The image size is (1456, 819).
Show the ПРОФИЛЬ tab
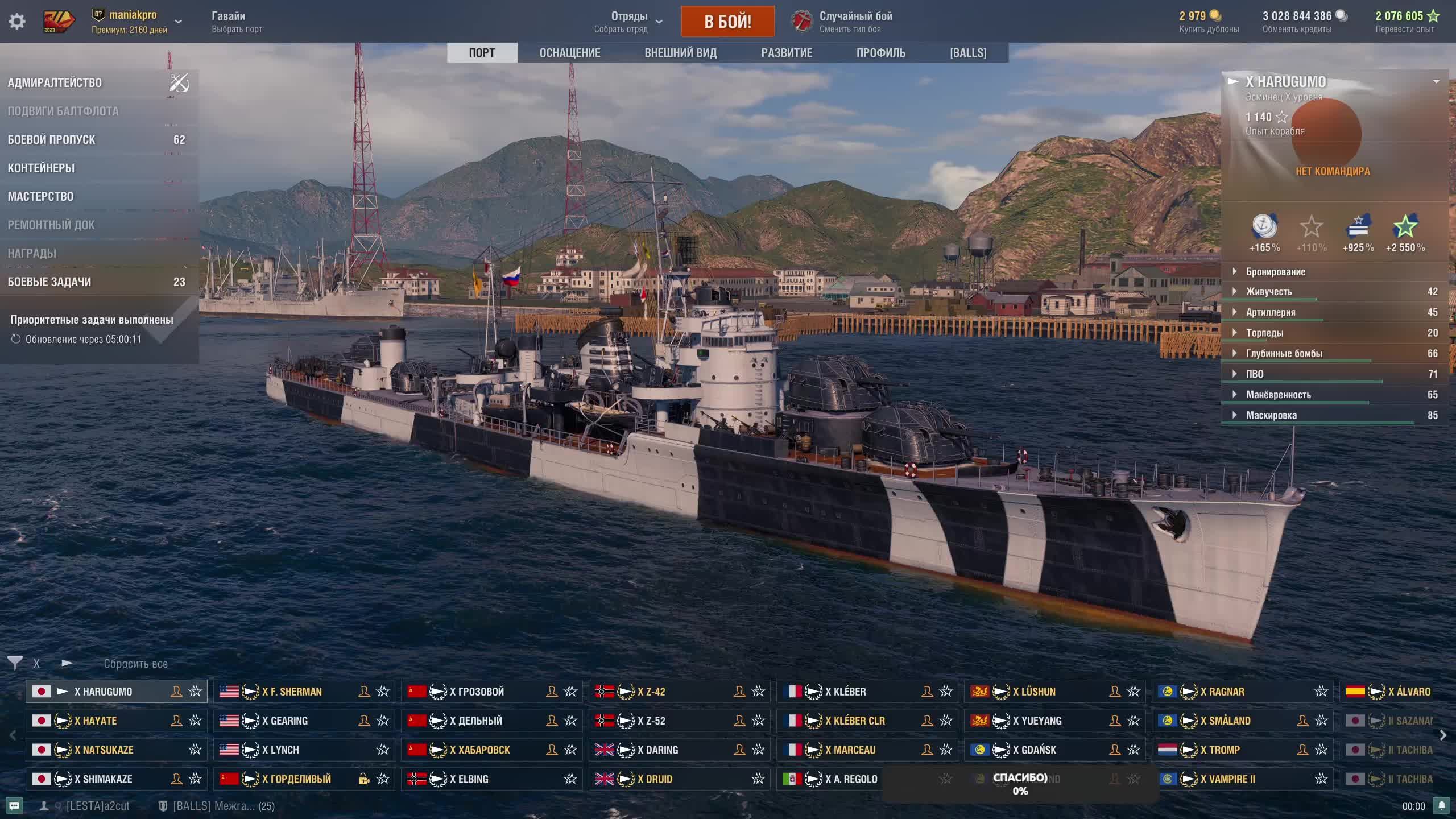880,53
